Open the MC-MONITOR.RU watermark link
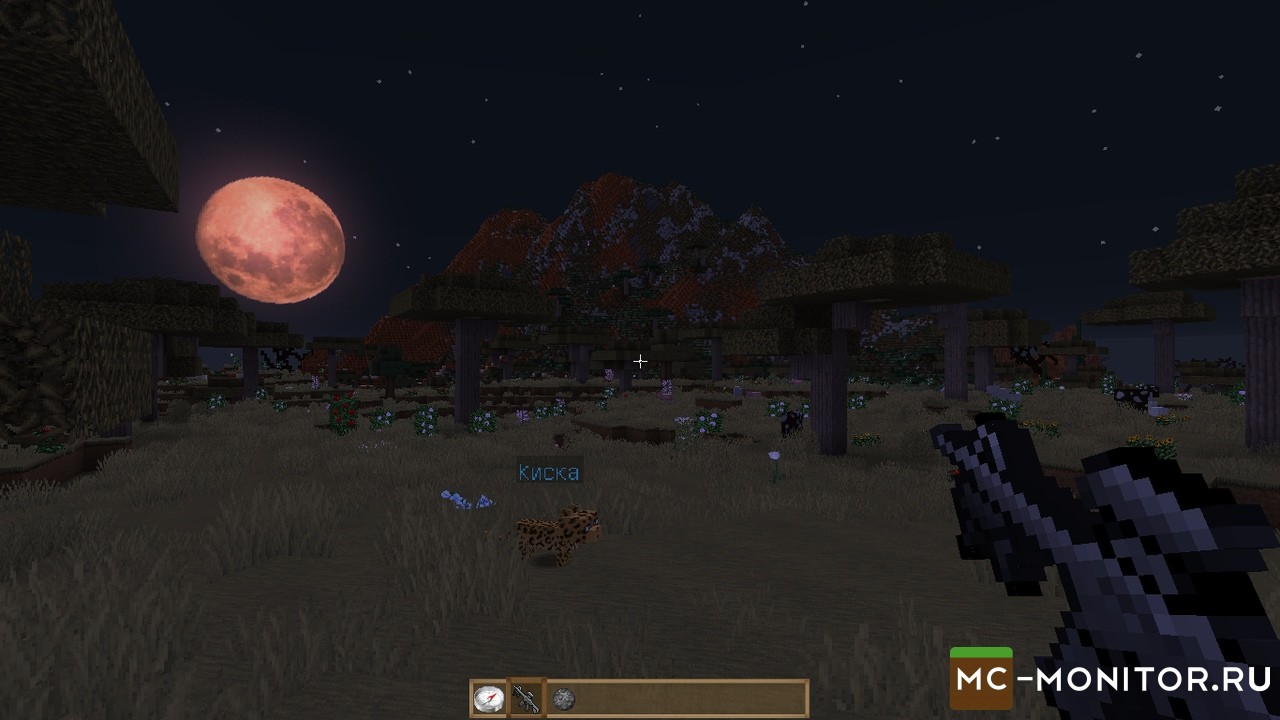Screen dimensions: 1280x720 tap(1112, 680)
